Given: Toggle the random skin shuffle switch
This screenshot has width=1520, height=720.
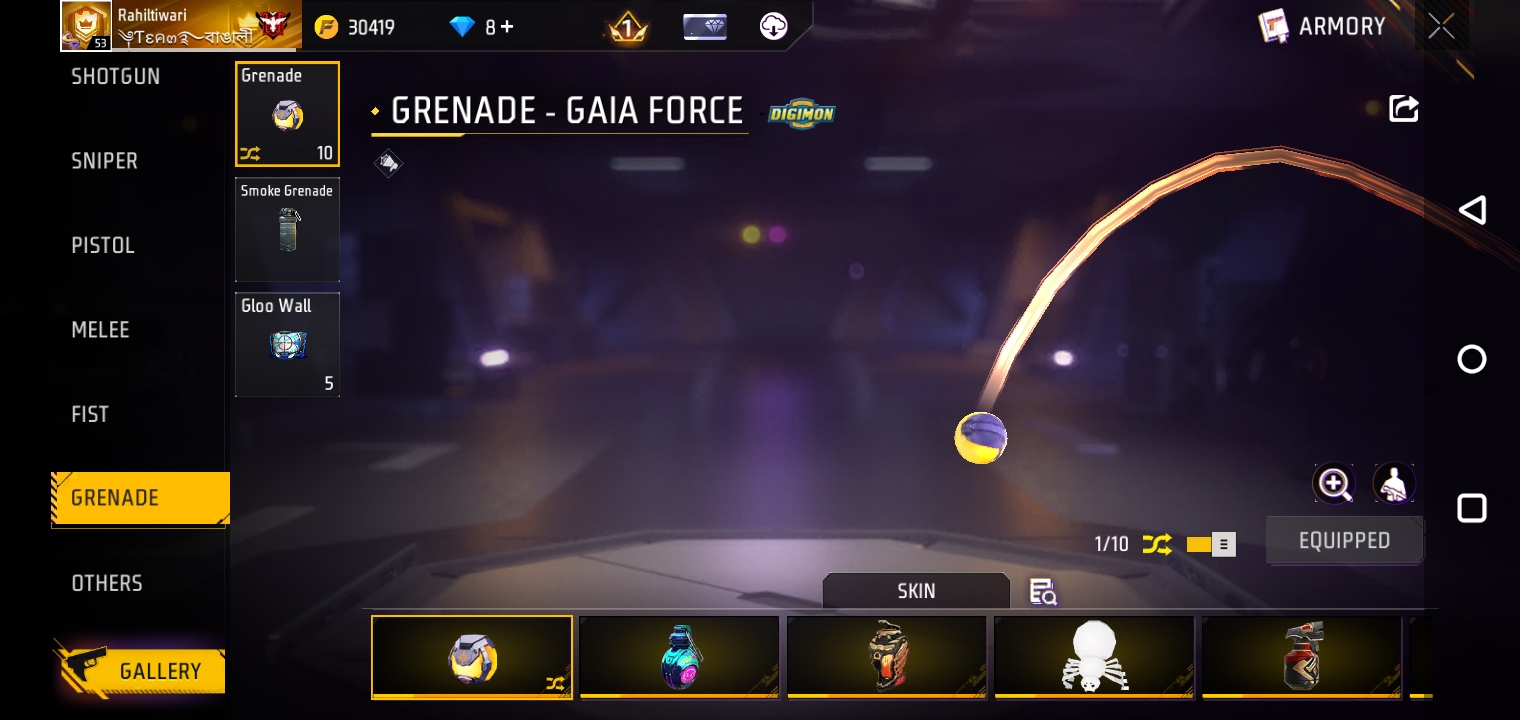Looking at the screenshot, I should [x=1211, y=545].
